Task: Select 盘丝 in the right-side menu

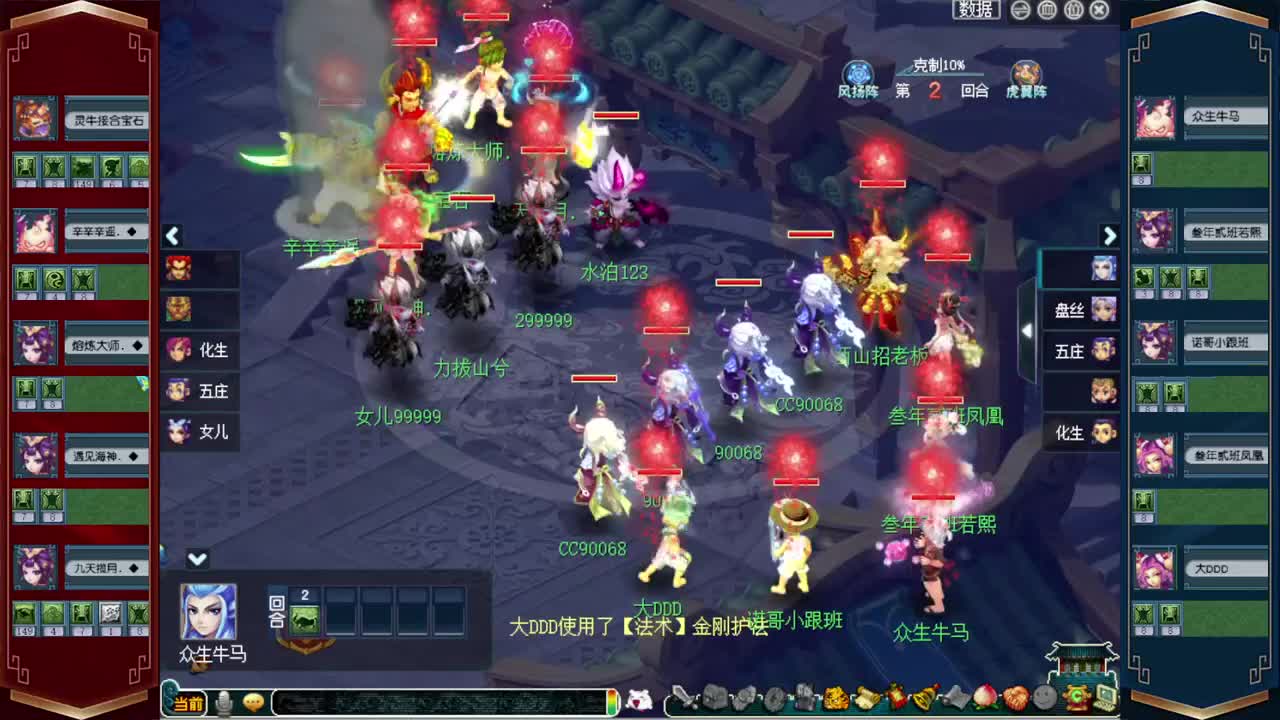Action: pyautogui.click(x=1081, y=311)
